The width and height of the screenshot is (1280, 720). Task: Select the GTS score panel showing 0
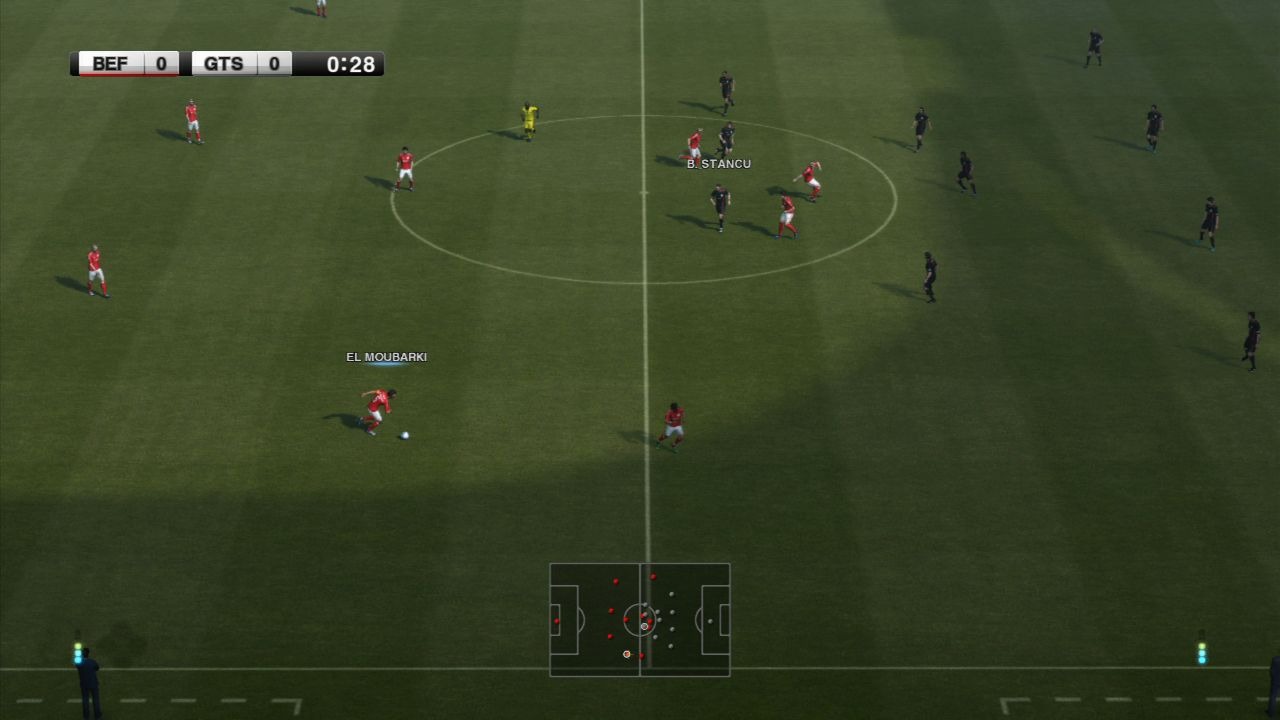[273, 63]
